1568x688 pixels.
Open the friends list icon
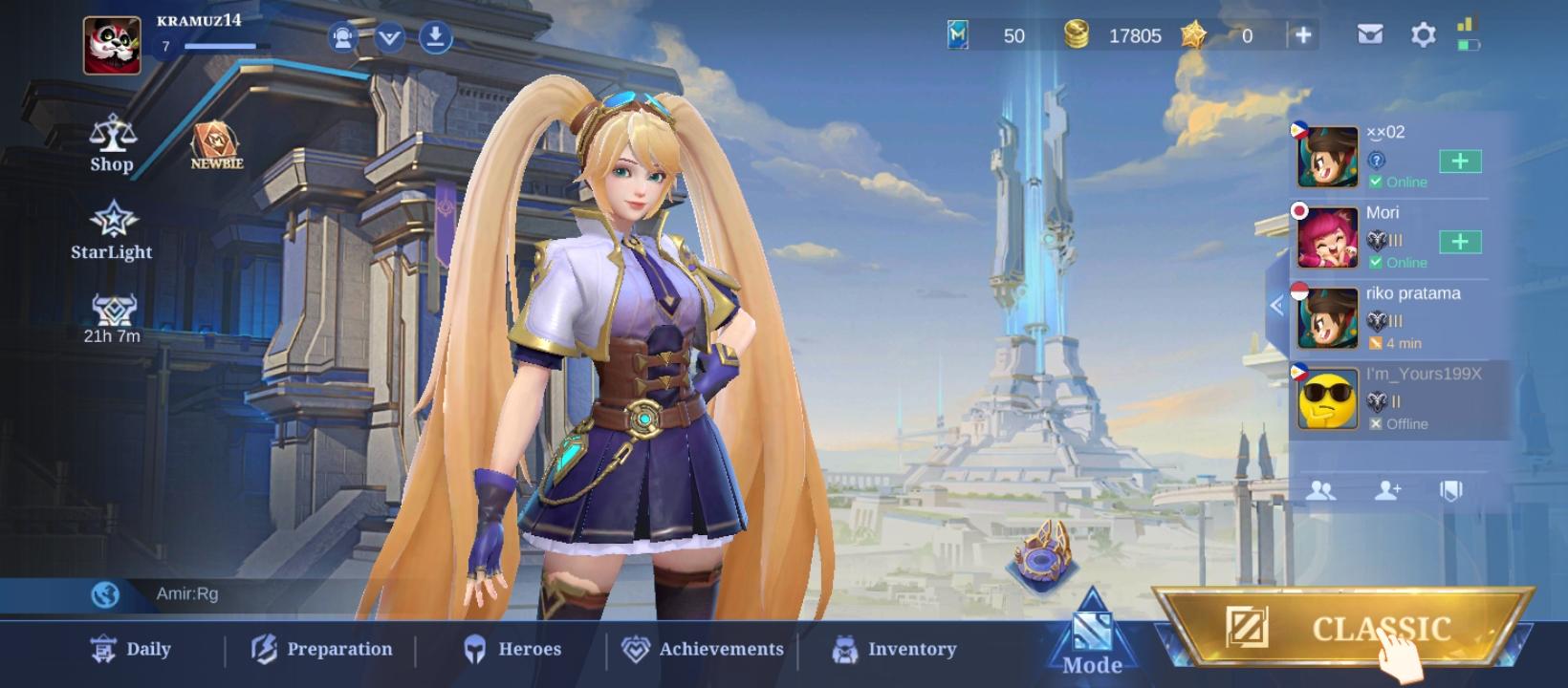pos(1322,490)
